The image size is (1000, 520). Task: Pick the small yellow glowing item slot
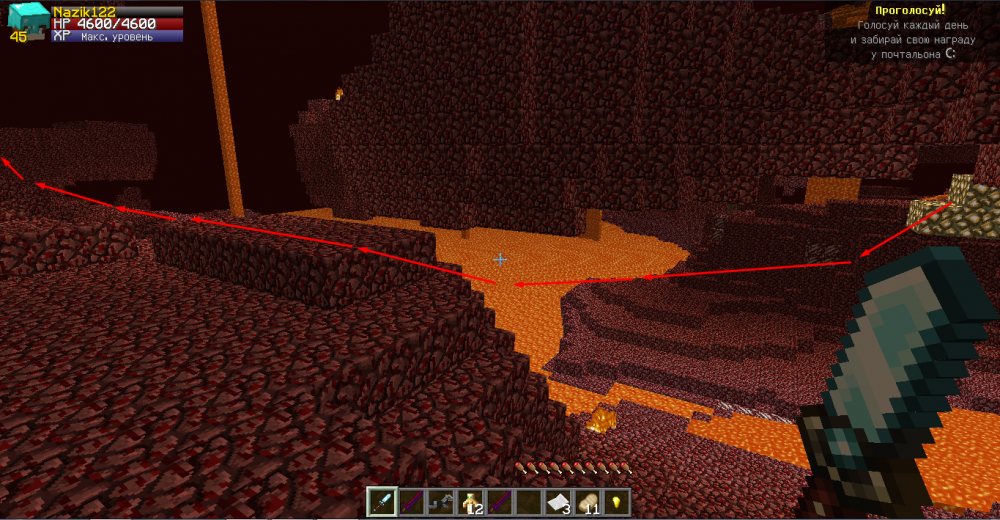(x=616, y=501)
